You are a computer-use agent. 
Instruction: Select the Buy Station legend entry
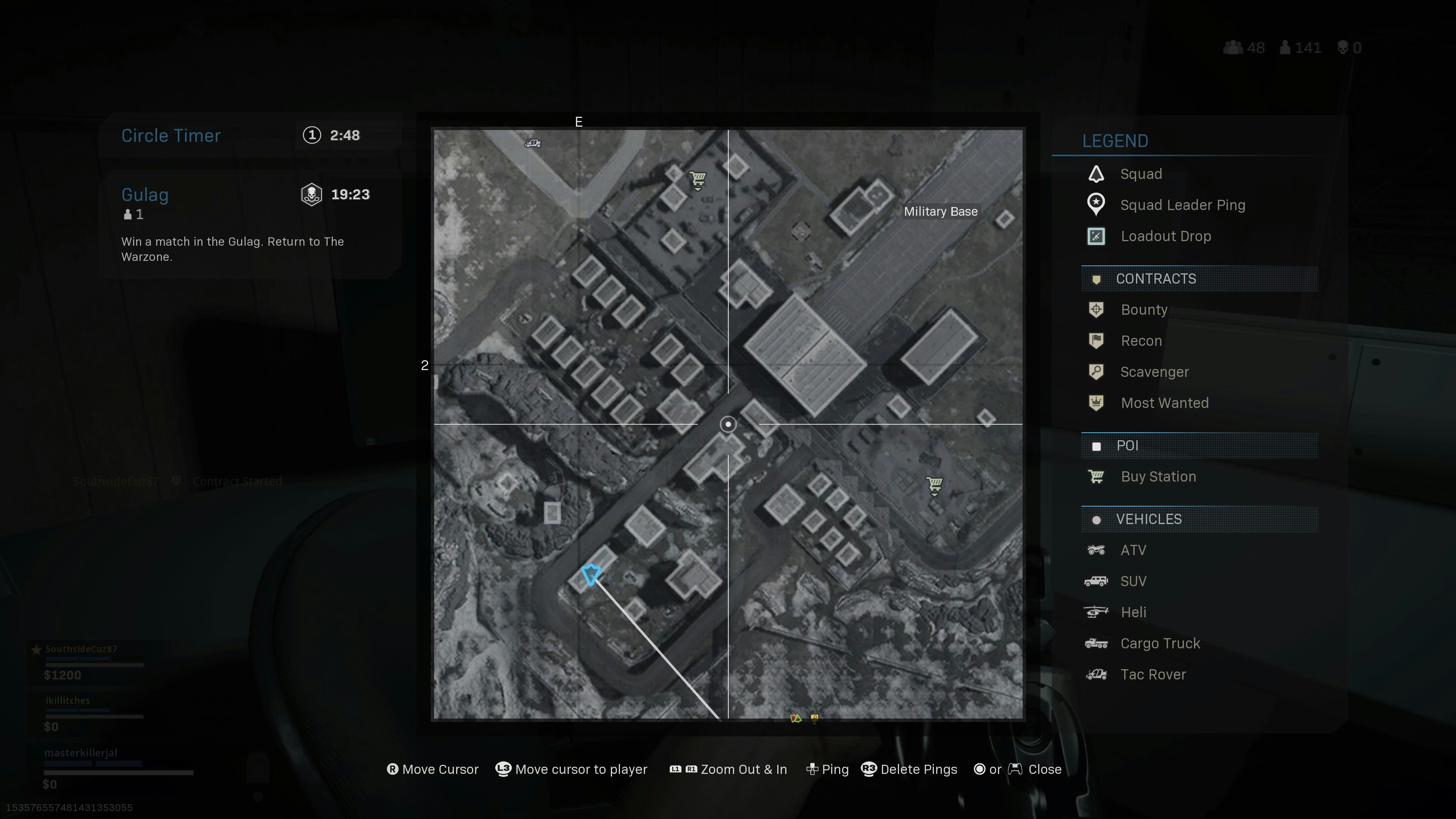1158,477
